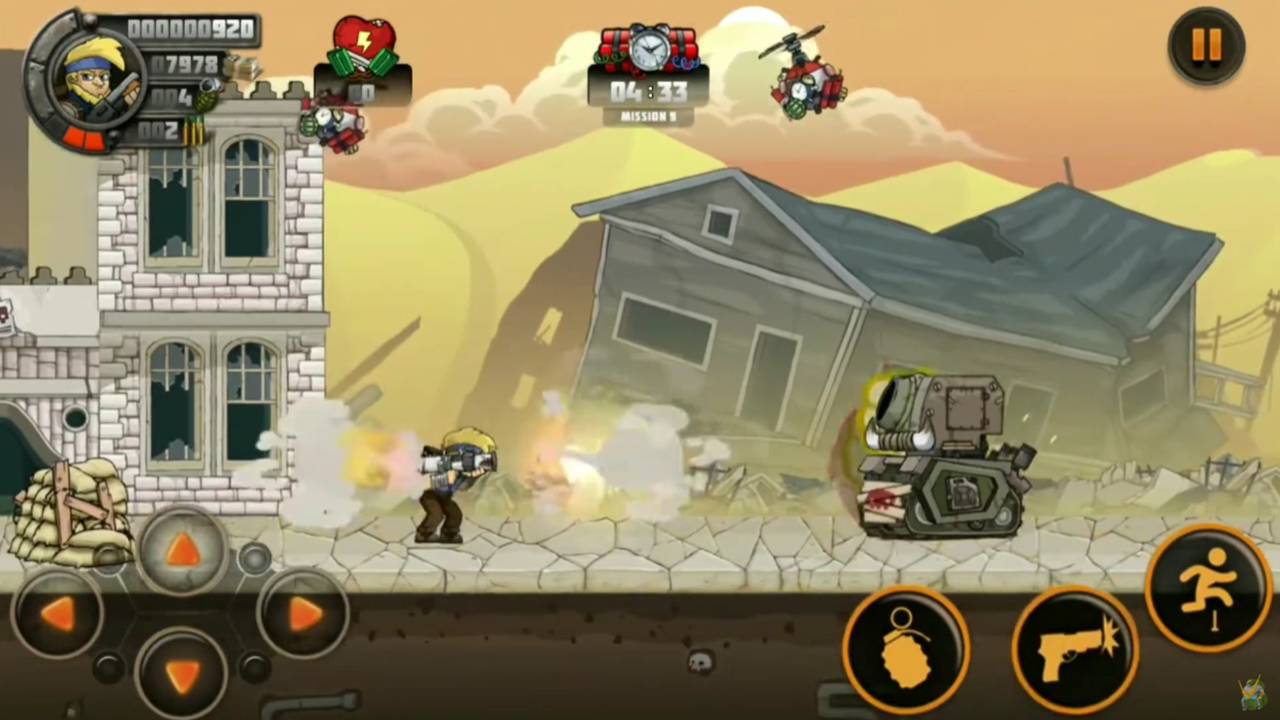Tap the right arrow on the d-pad
Image resolution: width=1280 pixels, height=720 pixels.
coord(303,614)
